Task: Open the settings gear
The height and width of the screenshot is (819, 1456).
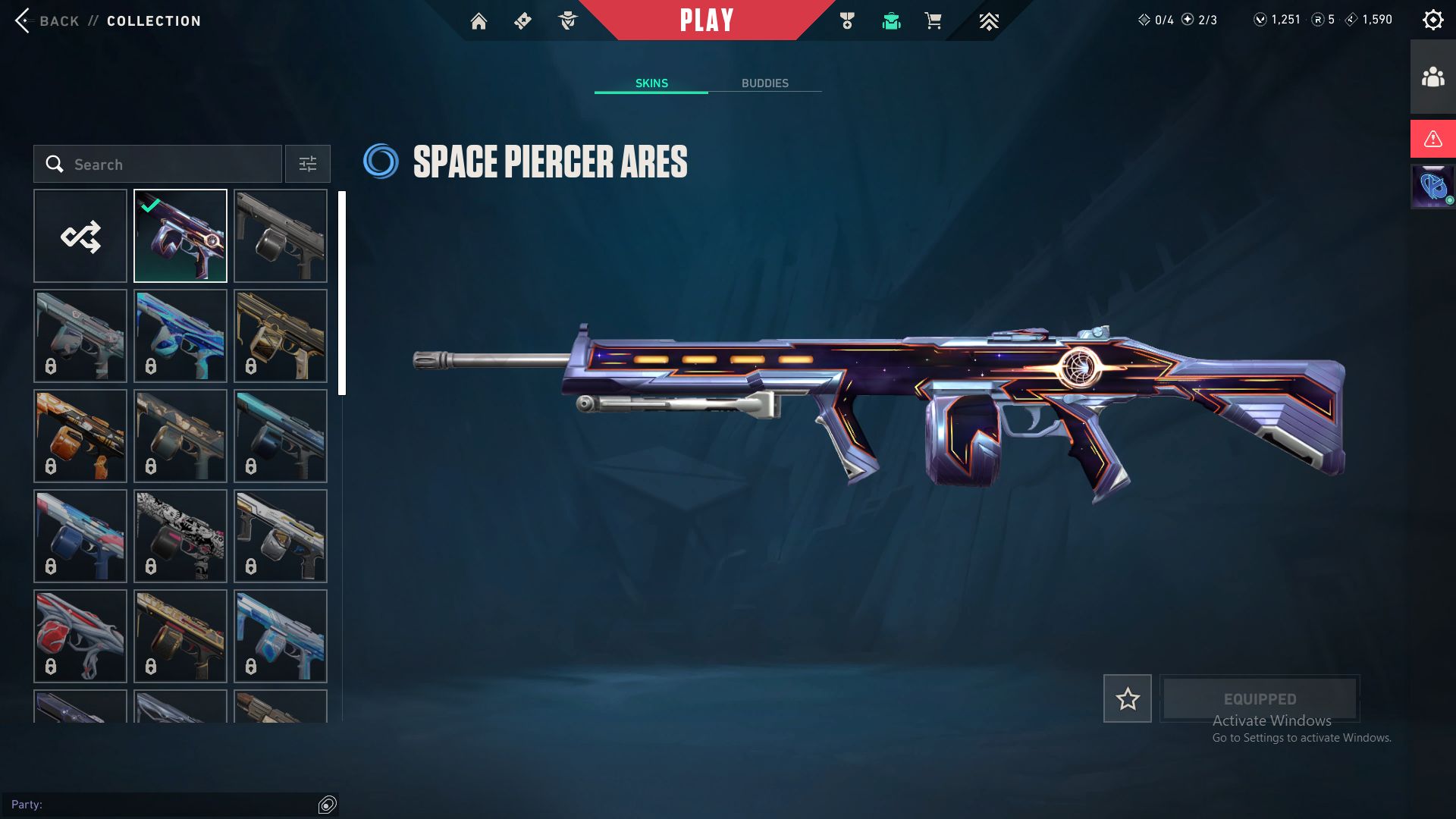Action: 1432,20
